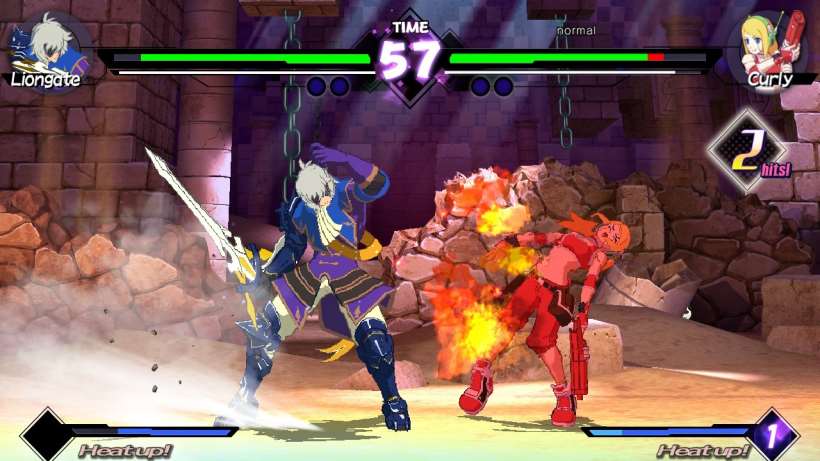Viewport: 820px width, 461px height.
Task: Click Liongate's character portrait
Action: tap(48, 45)
